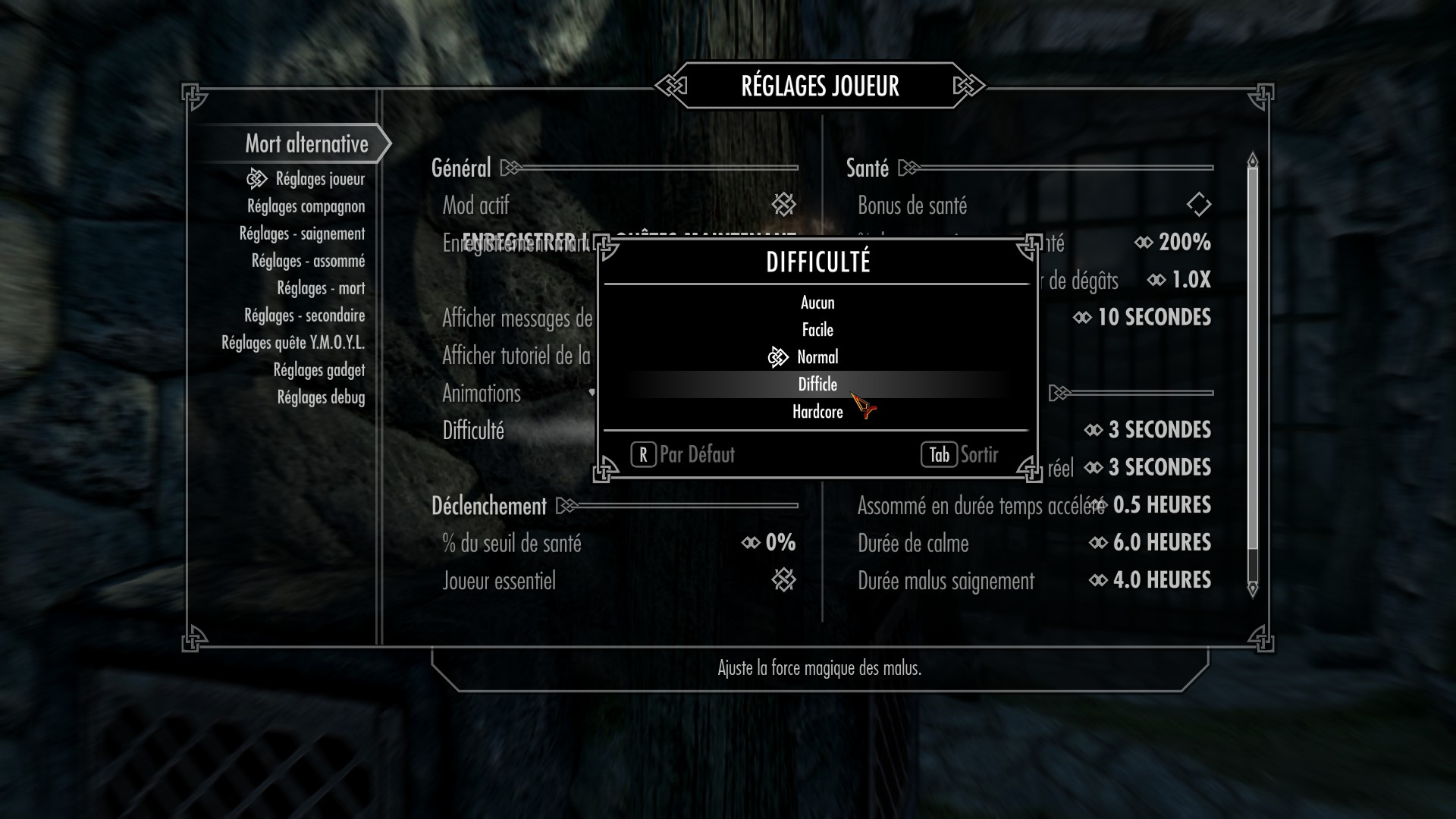Toggle the Bonus de santé setting
The image size is (1456, 819).
coord(1198,204)
